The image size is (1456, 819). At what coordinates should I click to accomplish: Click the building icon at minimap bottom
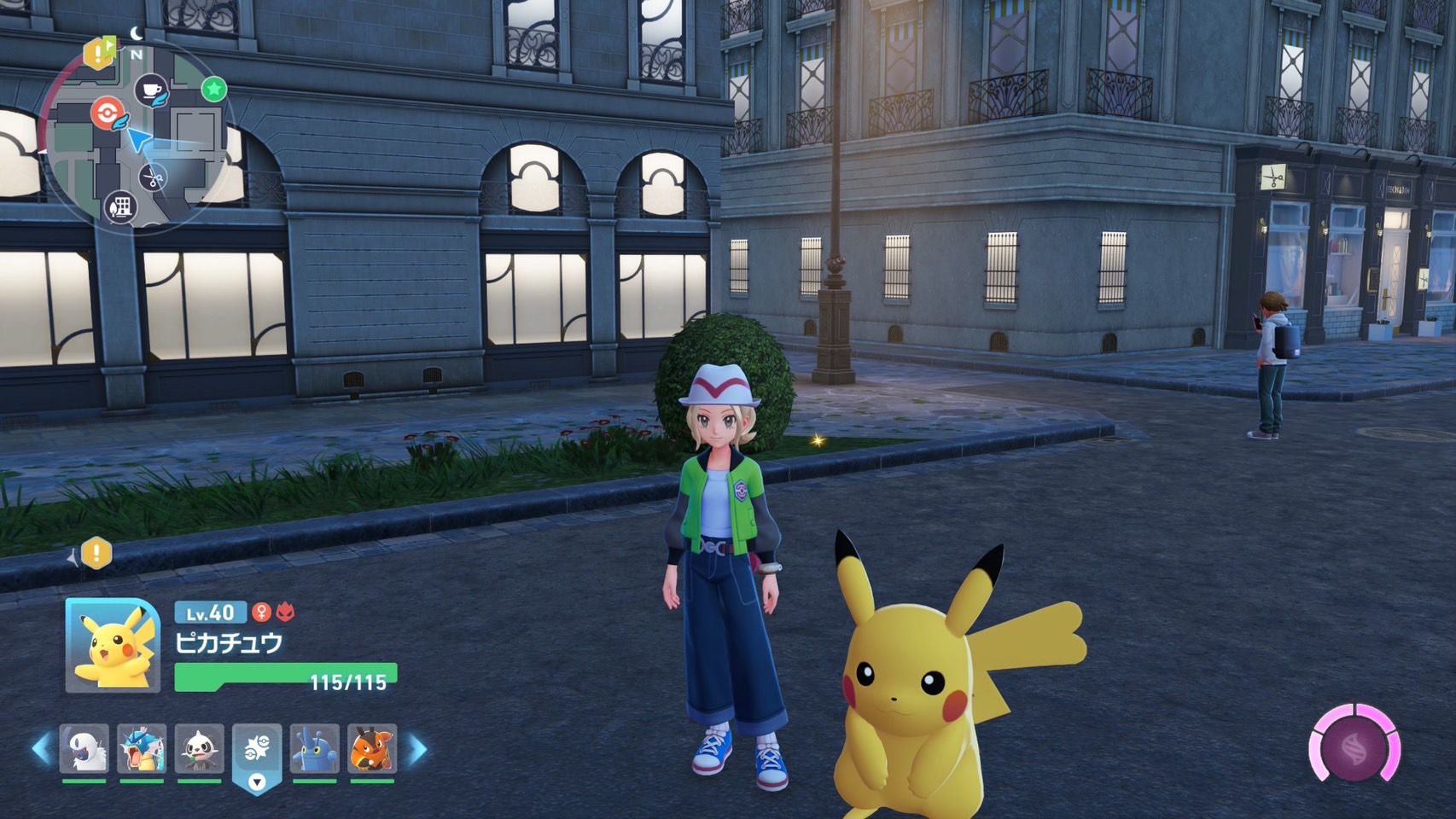120,207
